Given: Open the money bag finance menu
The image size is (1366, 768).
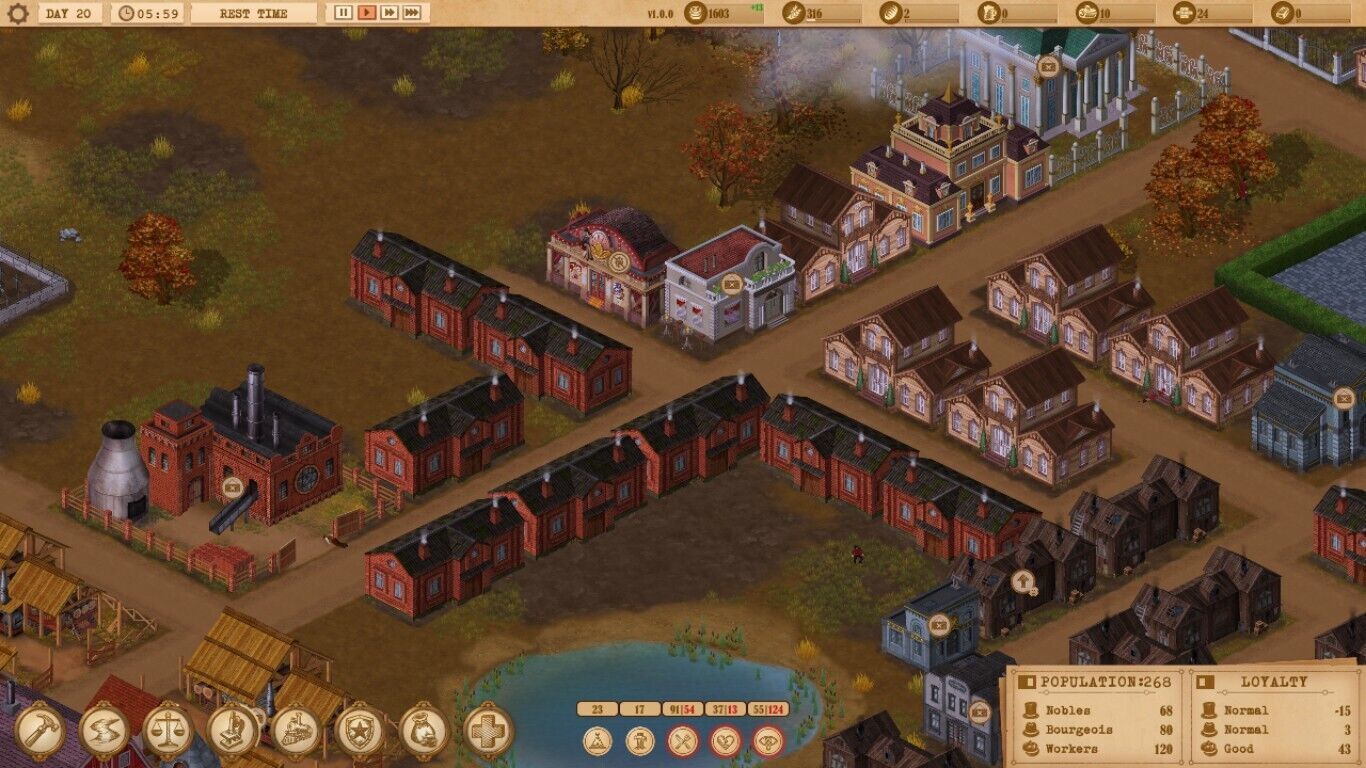Looking at the screenshot, I should tap(424, 732).
